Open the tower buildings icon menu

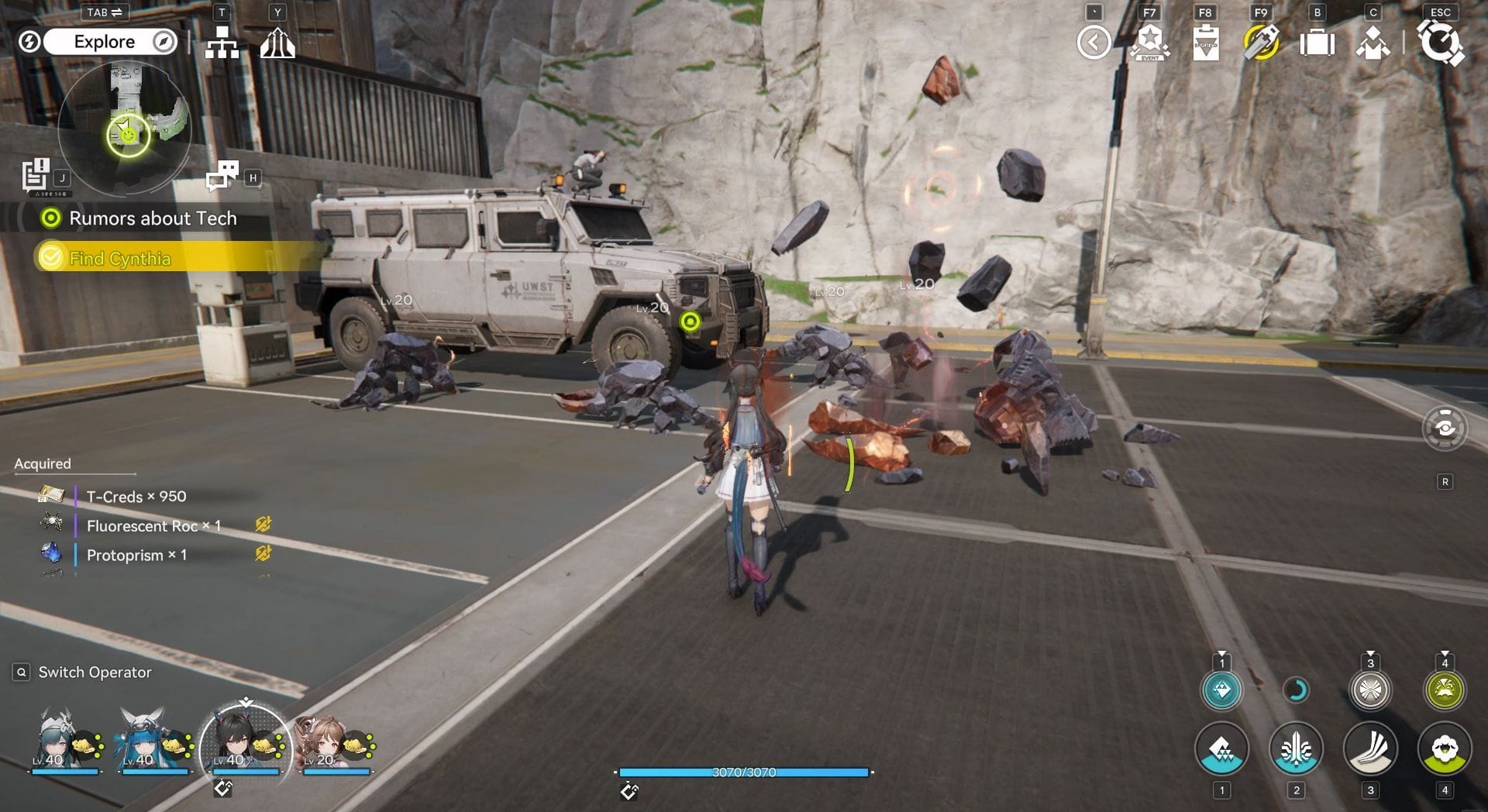(277, 43)
